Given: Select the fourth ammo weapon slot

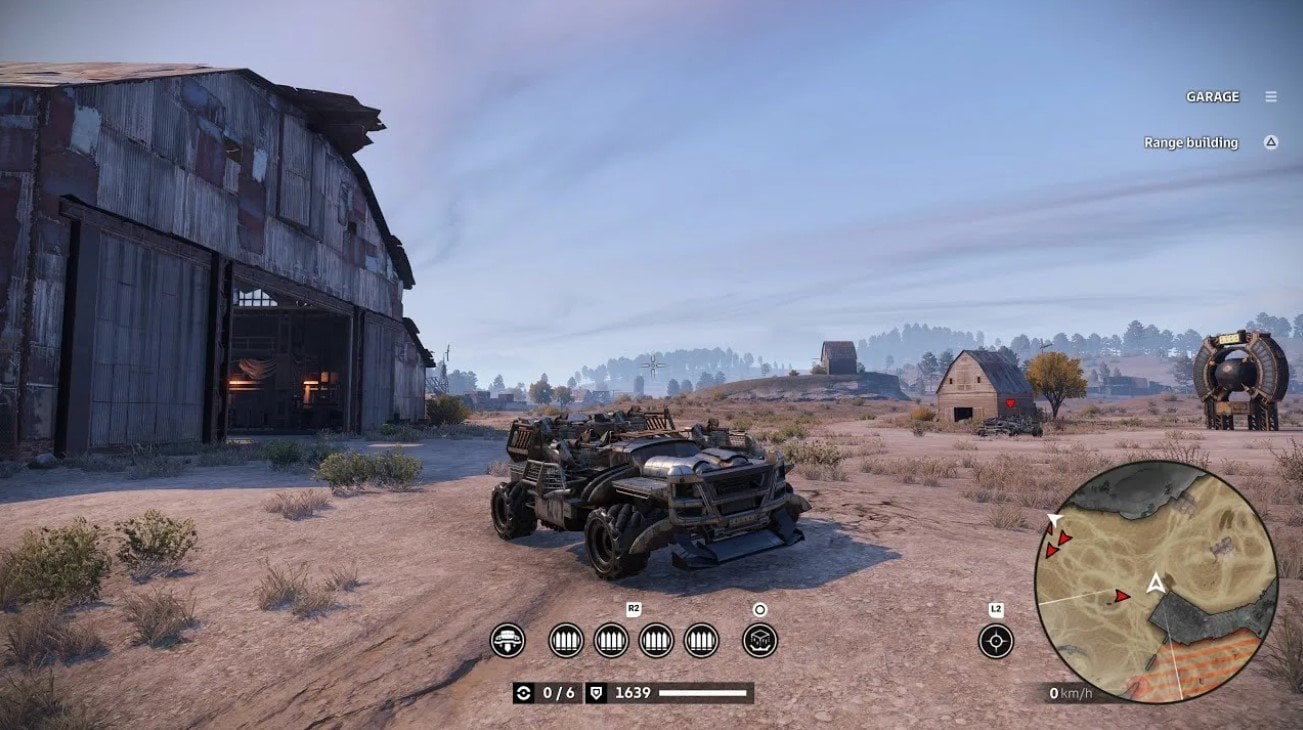Looking at the screenshot, I should click(701, 640).
